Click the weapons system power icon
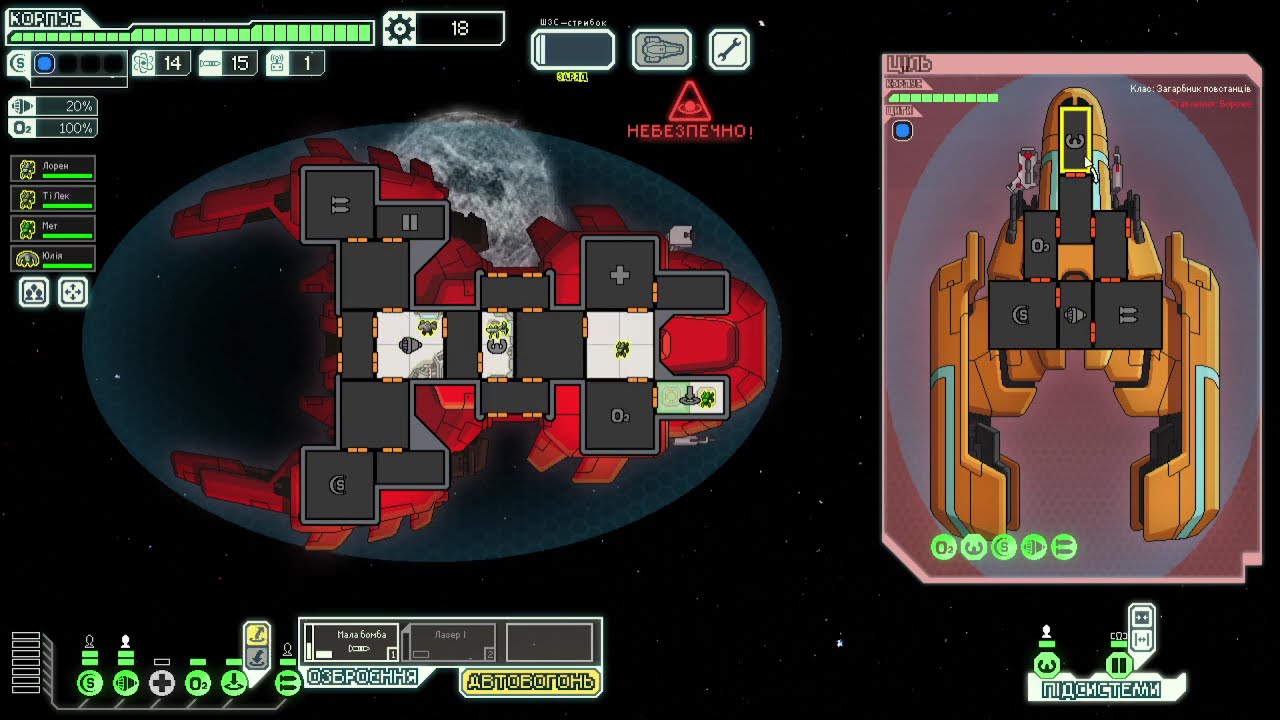The width and height of the screenshot is (1280, 720). pos(287,683)
